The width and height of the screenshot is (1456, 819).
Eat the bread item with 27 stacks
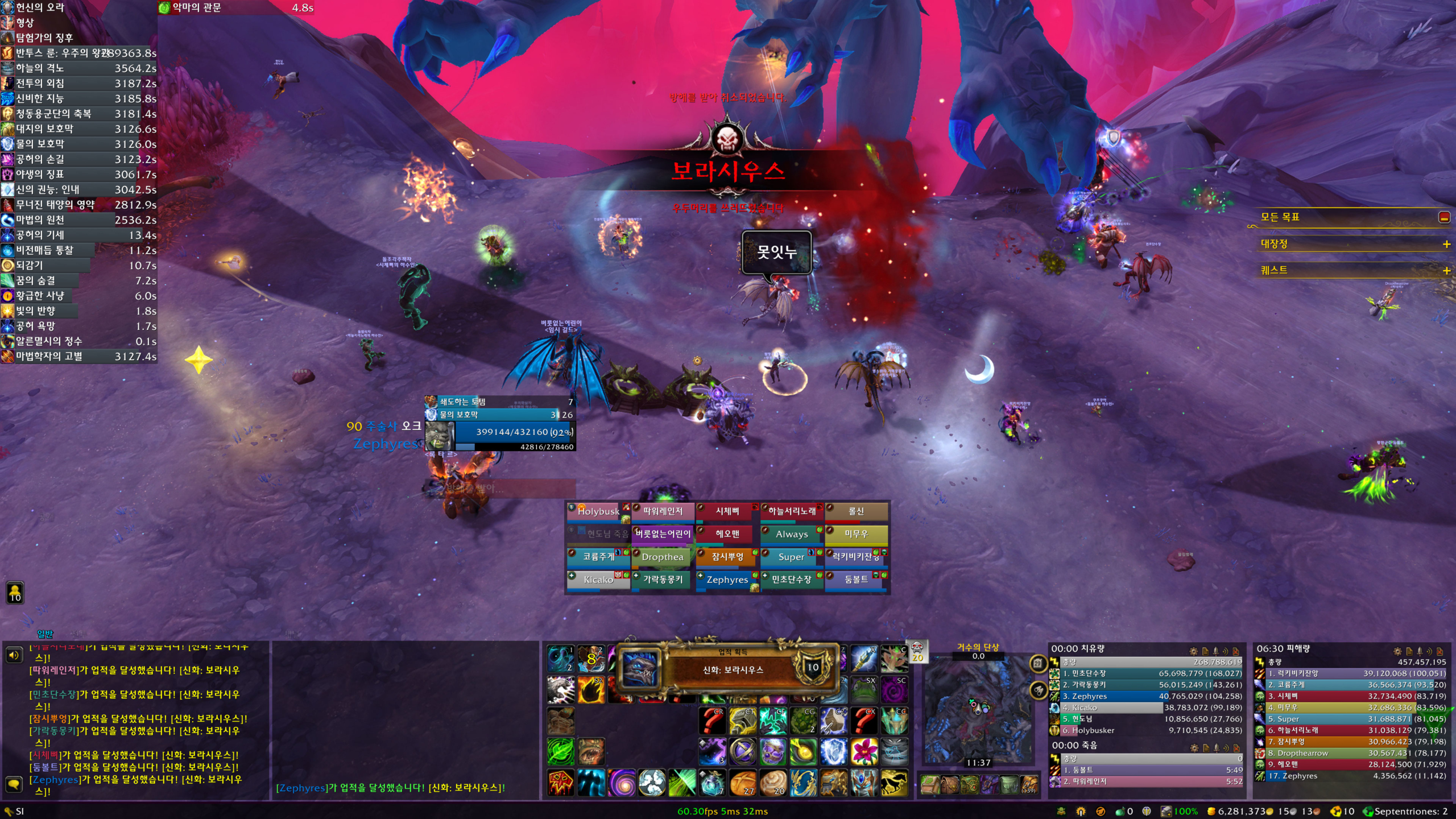[x=742, y=783]
